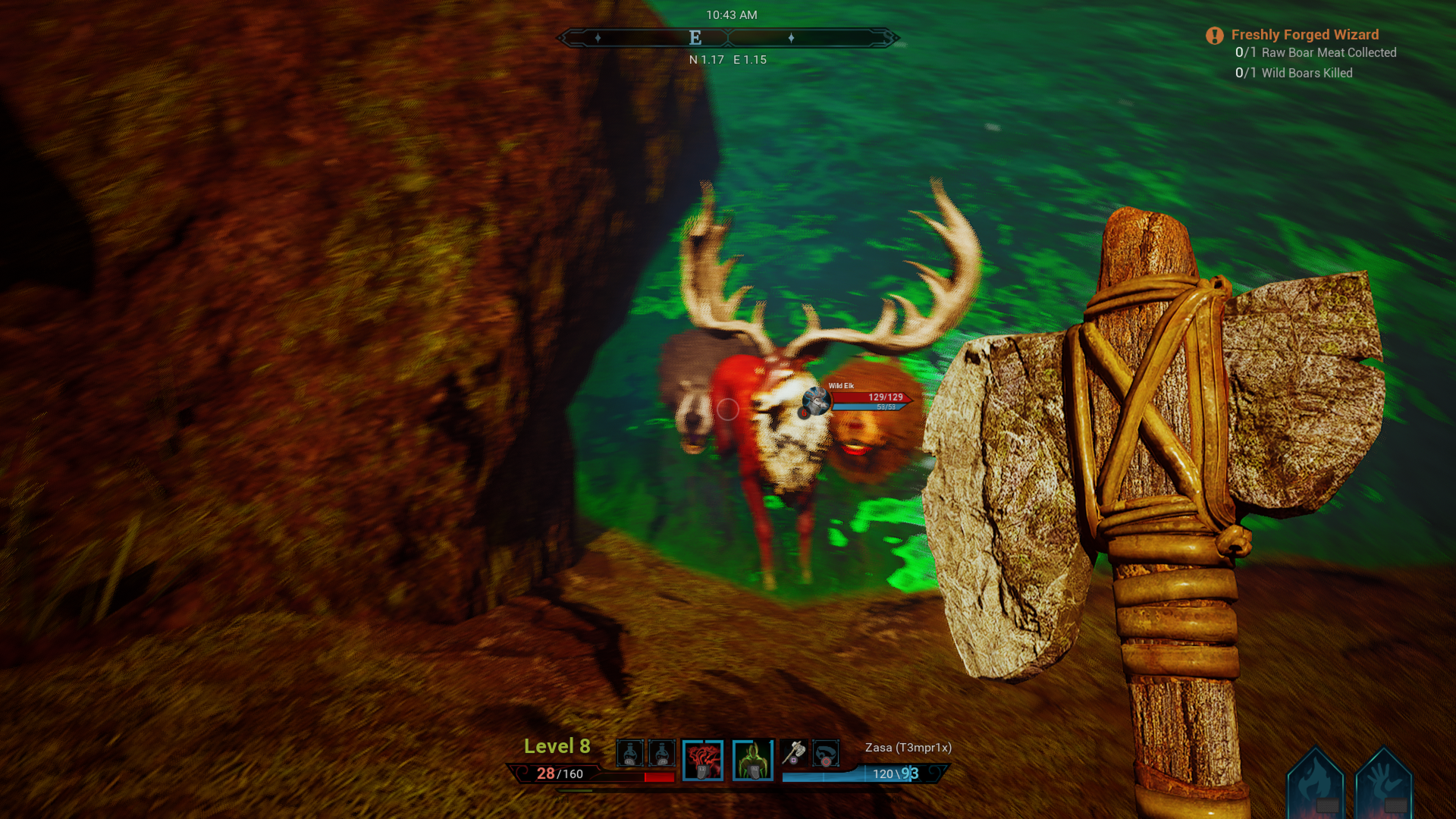Open the Freshly Forged Wizard quest tracker
This screenshot has width=1456, height=819.
(x=1304, y=35)
